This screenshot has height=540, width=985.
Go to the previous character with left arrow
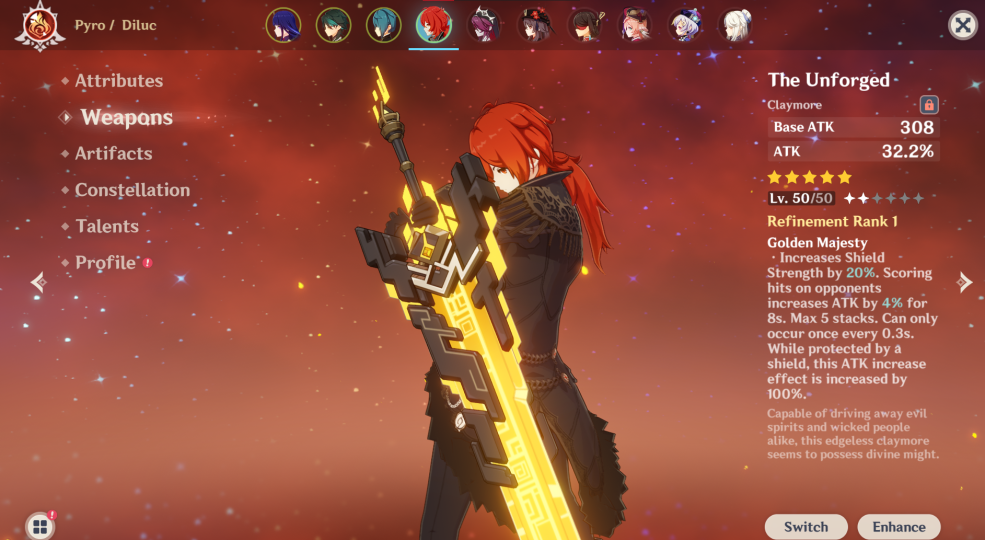point(38,282)
